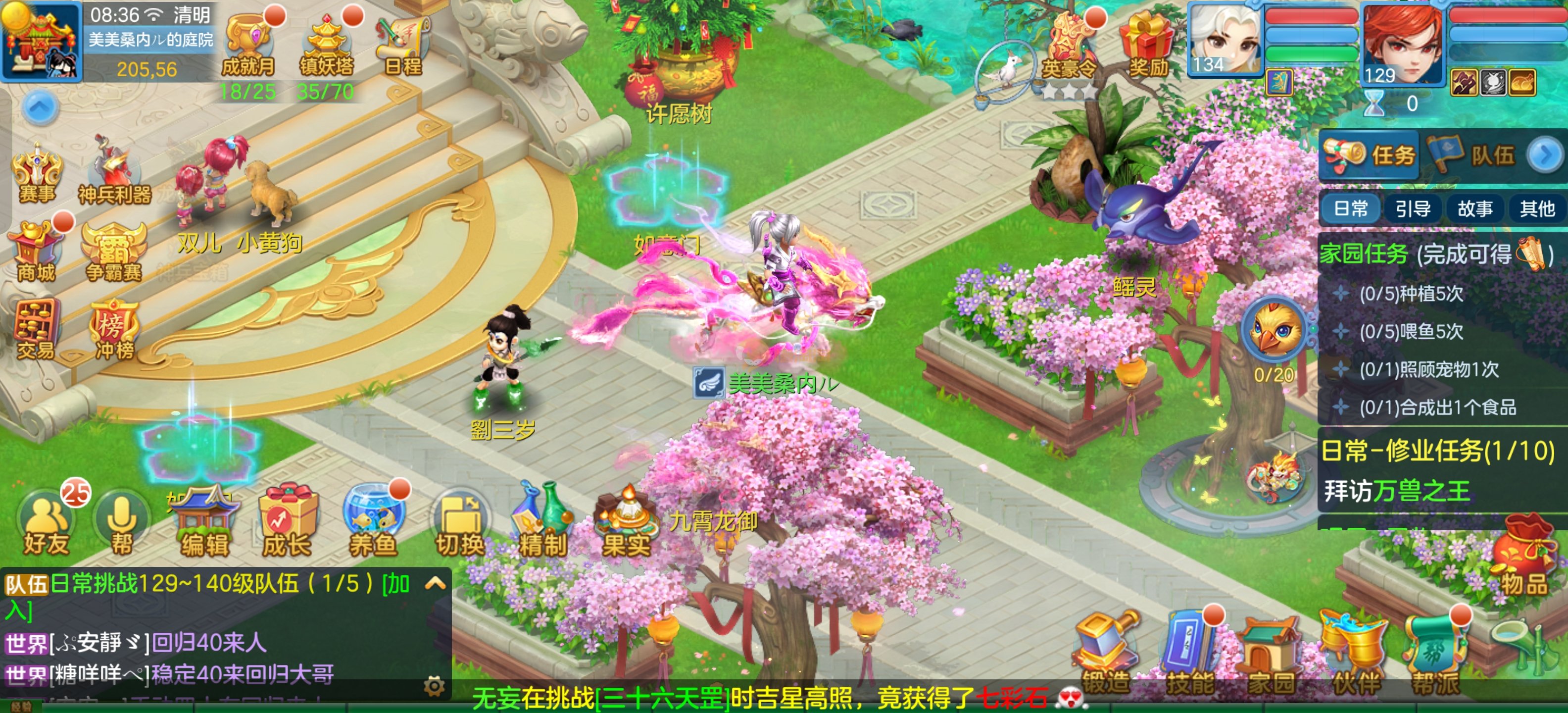The height and width of the screenshot is (713, 1568).
Task: Open the 冲榜 ranking icon
Action: click(x=114, y=329)
